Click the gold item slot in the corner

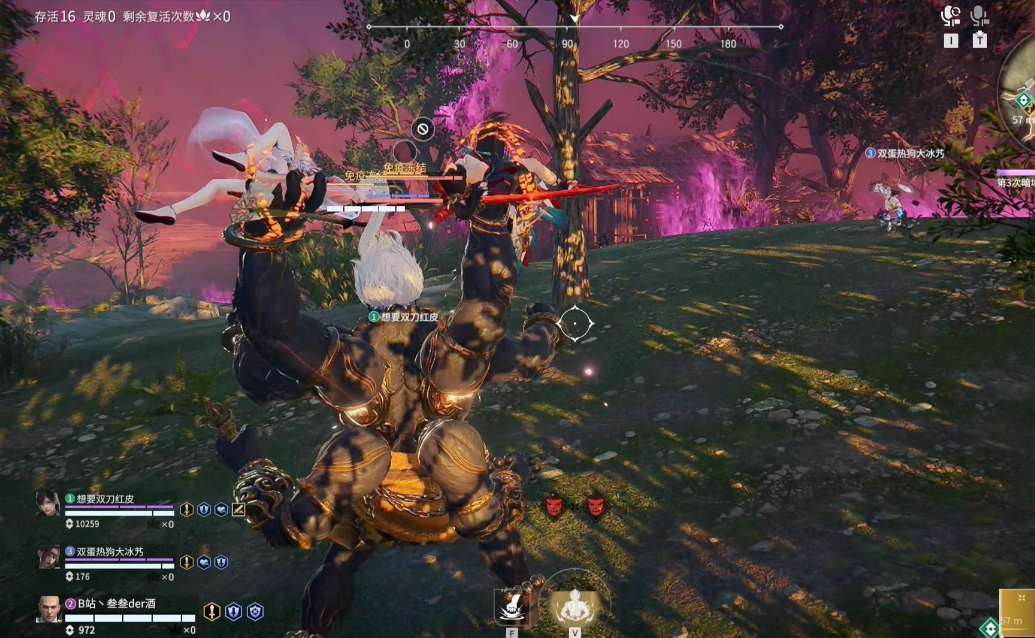1017,612
